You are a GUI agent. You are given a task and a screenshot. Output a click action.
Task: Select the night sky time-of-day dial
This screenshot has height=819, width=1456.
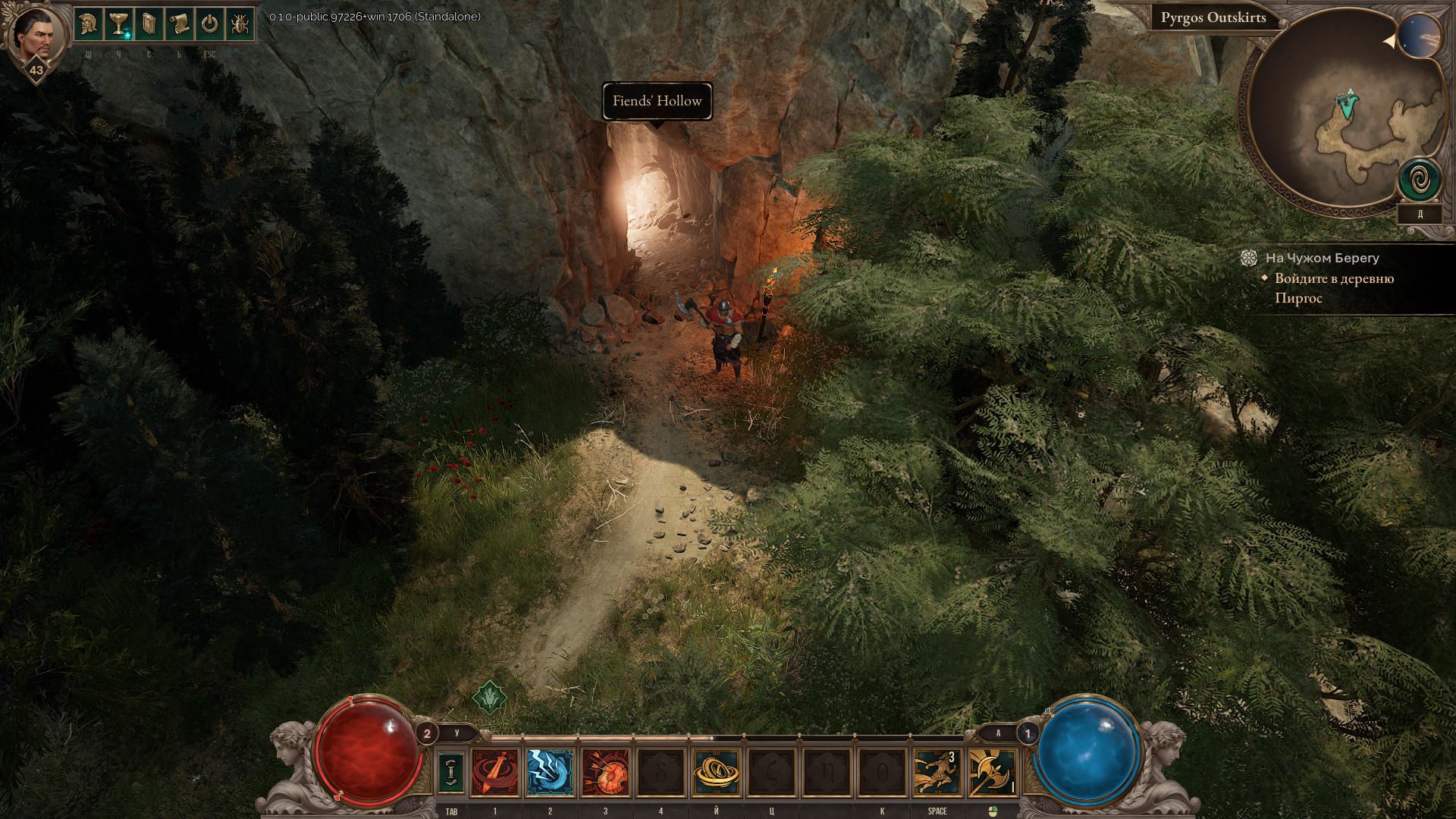[x=1419, y=36]
